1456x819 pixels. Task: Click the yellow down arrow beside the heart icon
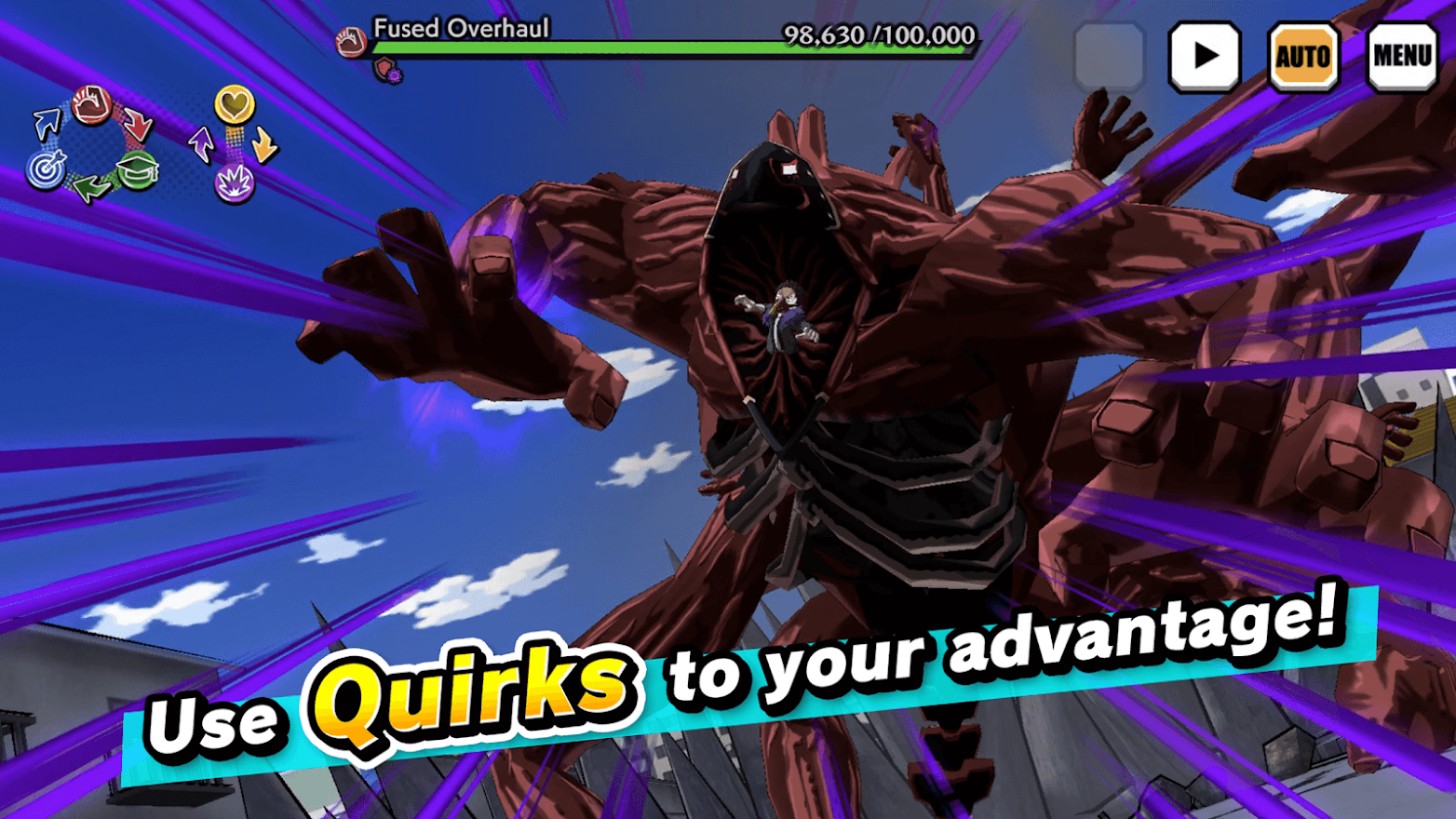click(263, 144)
